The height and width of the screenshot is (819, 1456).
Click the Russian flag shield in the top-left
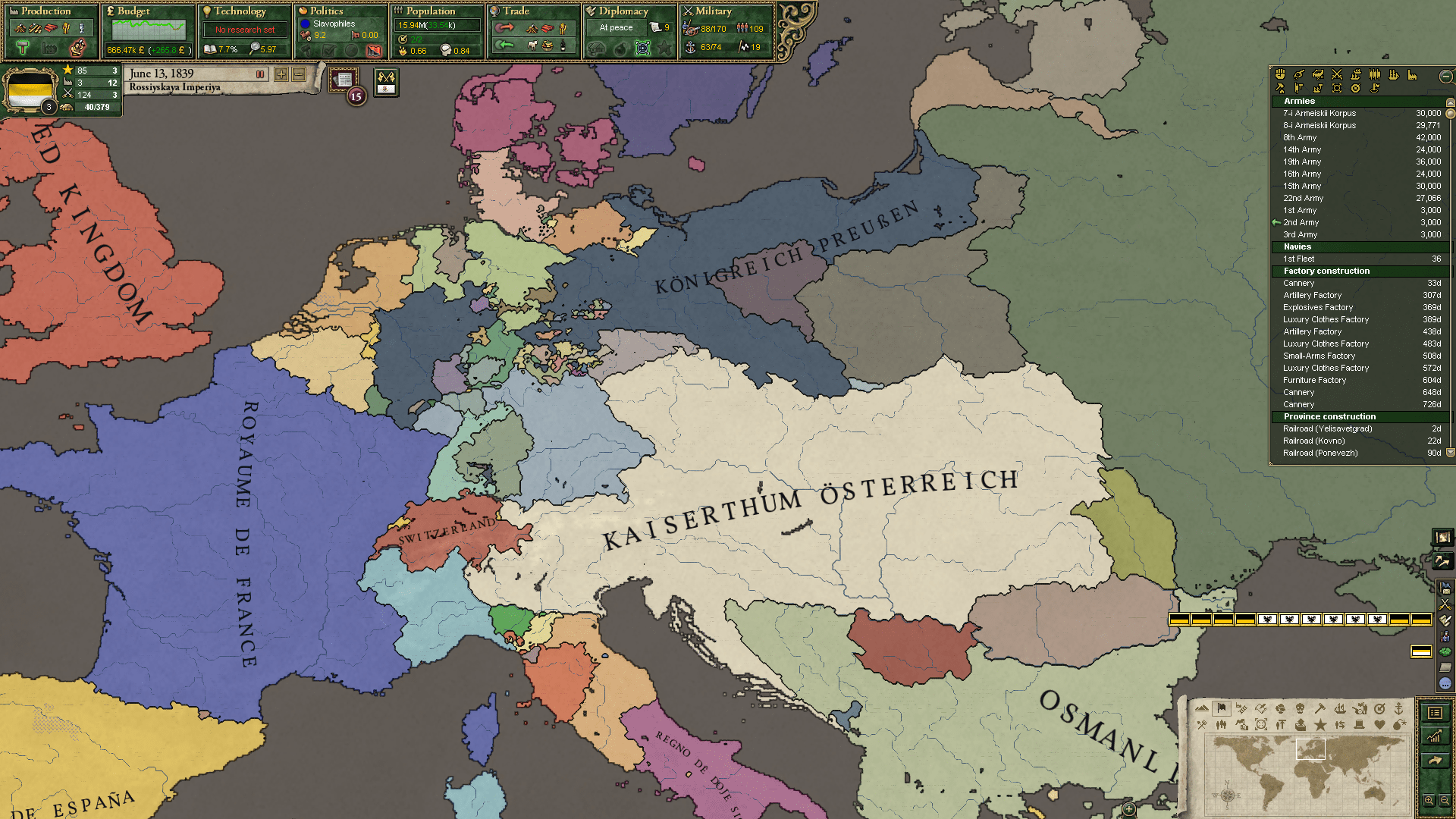[x=30, y=89]
